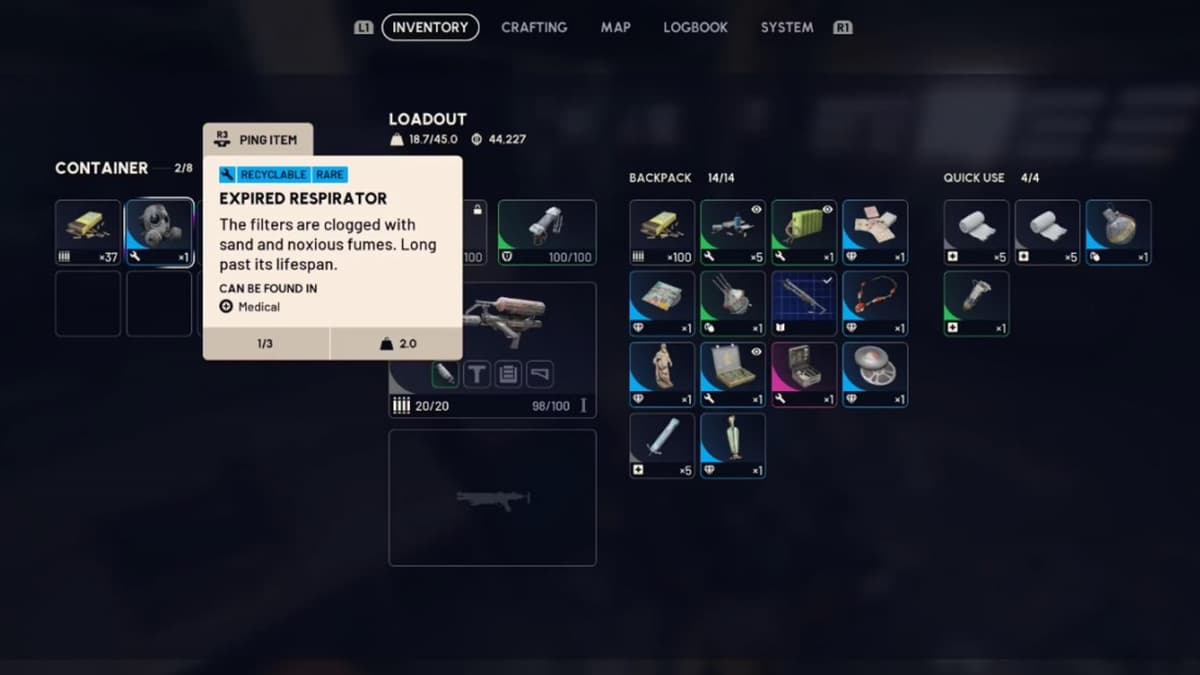This screenshot has height=675, width=1200.
Task: Choose the film reel item
Action: [875, 374]
